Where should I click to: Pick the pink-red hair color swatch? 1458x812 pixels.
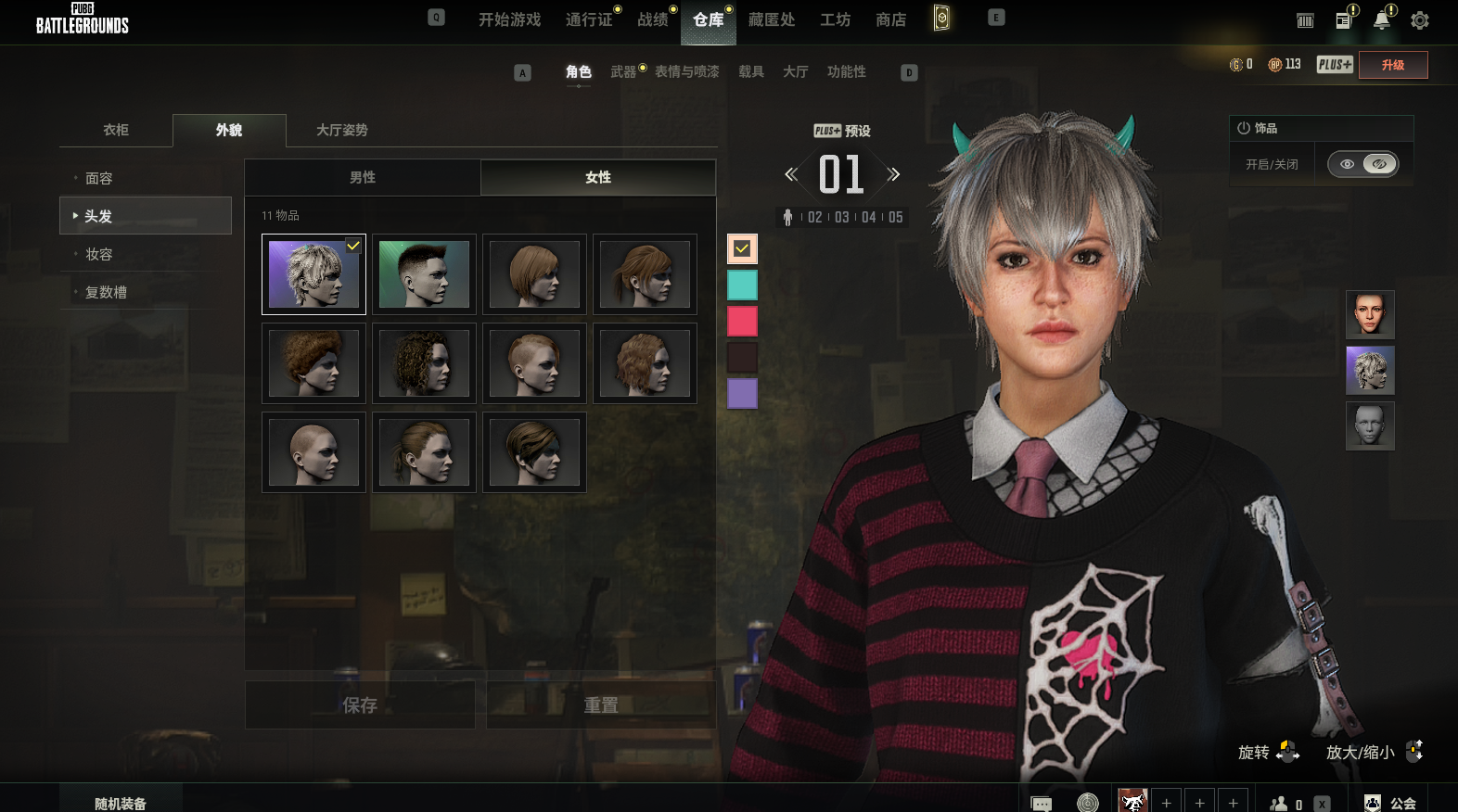pyautogui.click(x=742, y=322)
